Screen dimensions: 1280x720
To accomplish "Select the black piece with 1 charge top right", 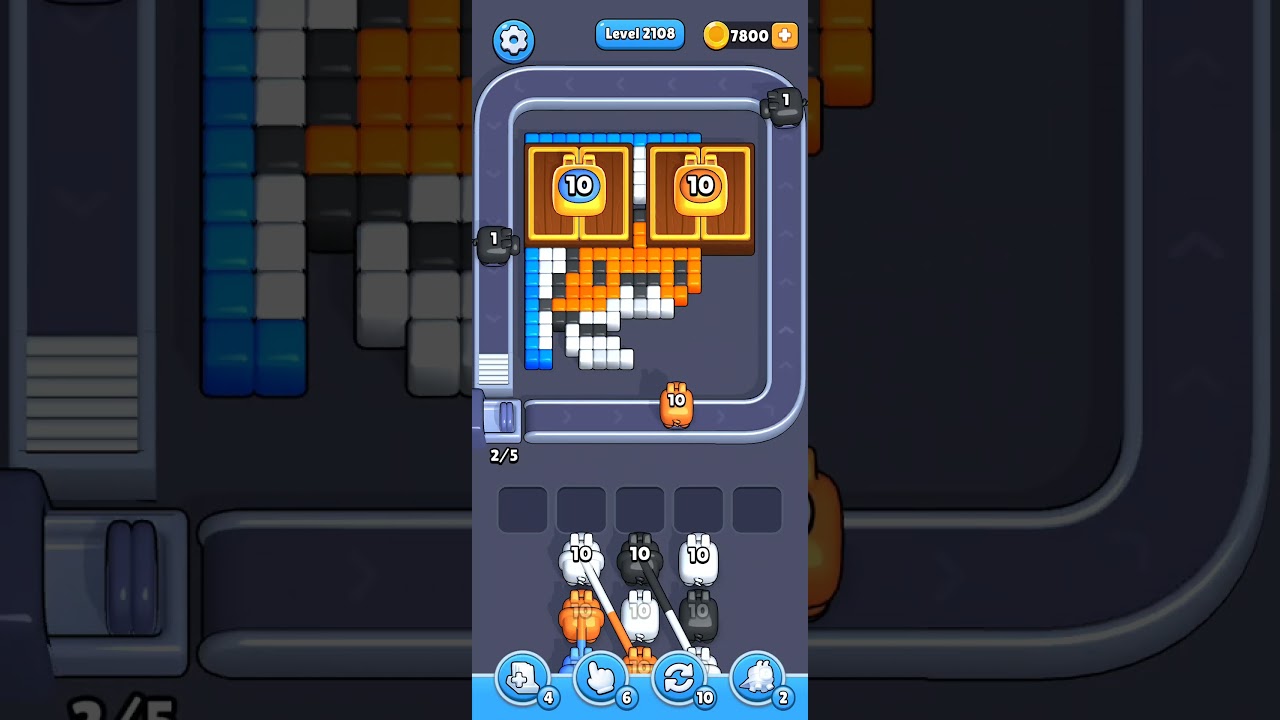I will click(783, 107).
